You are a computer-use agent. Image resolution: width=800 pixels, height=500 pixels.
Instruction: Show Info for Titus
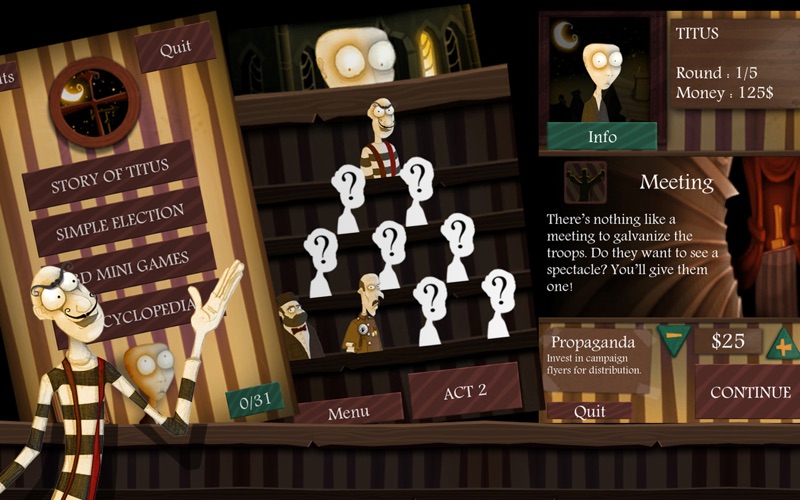tap(601, 136)
